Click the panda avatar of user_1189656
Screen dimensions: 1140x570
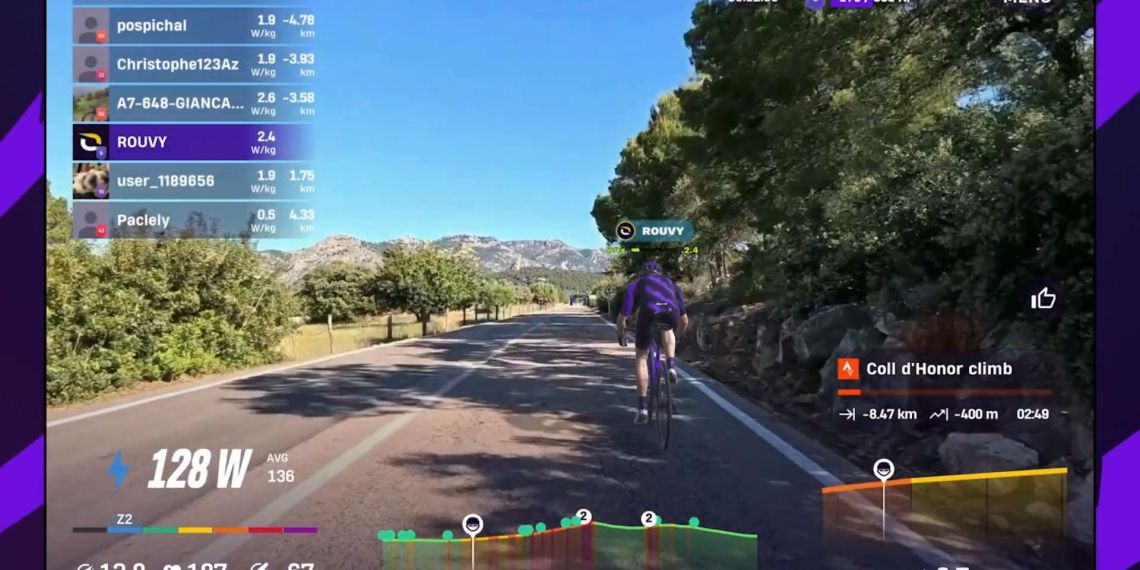click(x=91, y=181)
